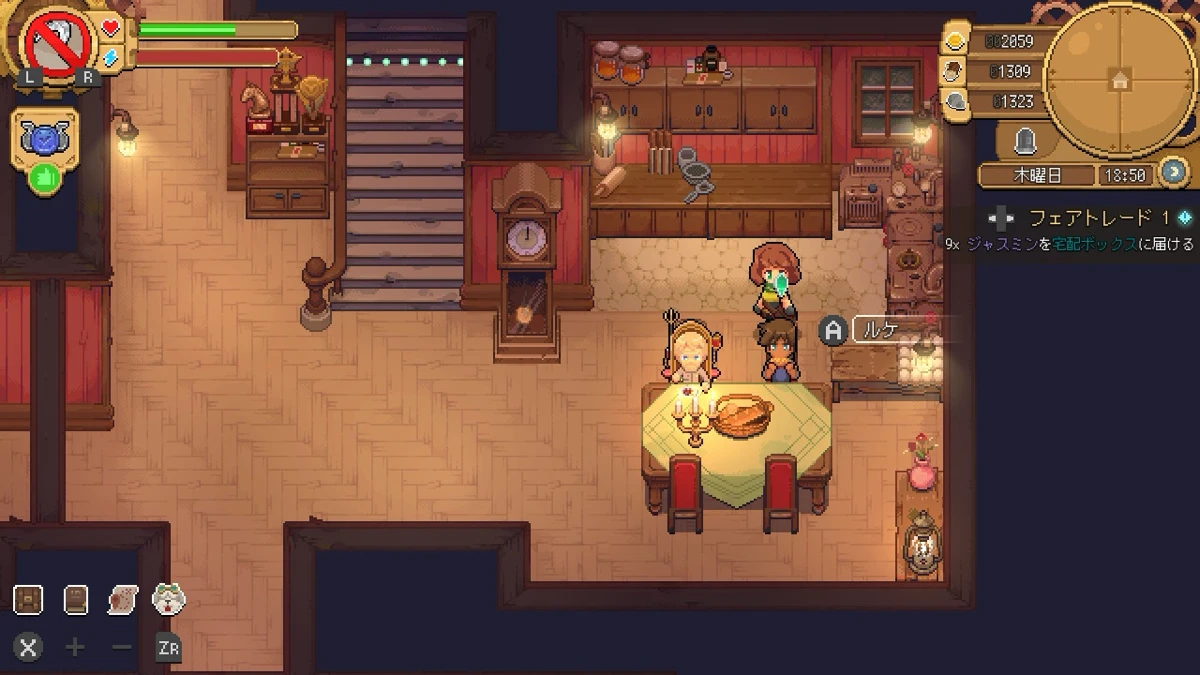The height and width of the screenshot is (675, 1200).
Task: Click the gray bell icon below the currencies
Action: [1024, 142]
